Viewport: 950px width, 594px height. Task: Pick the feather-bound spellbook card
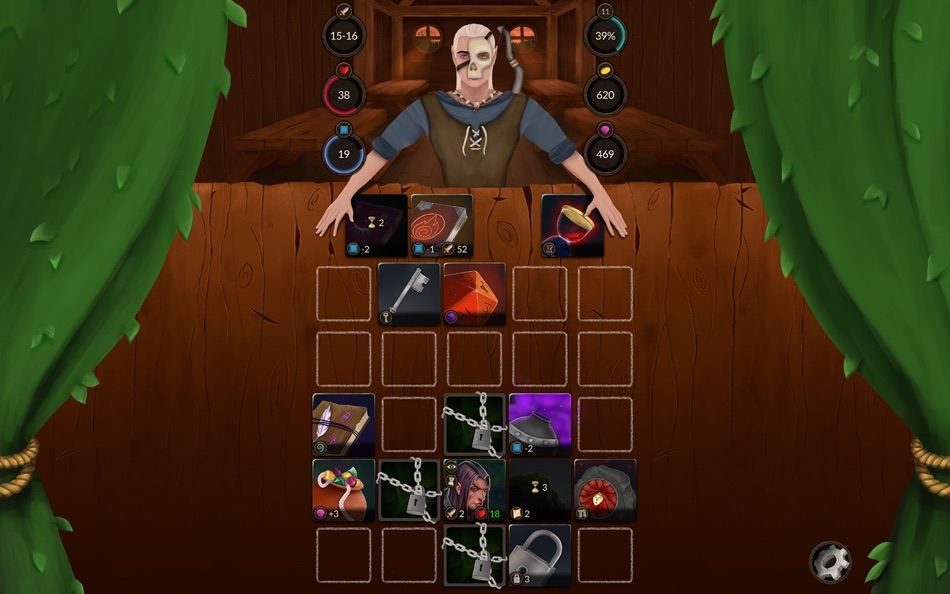coord(344,424)
